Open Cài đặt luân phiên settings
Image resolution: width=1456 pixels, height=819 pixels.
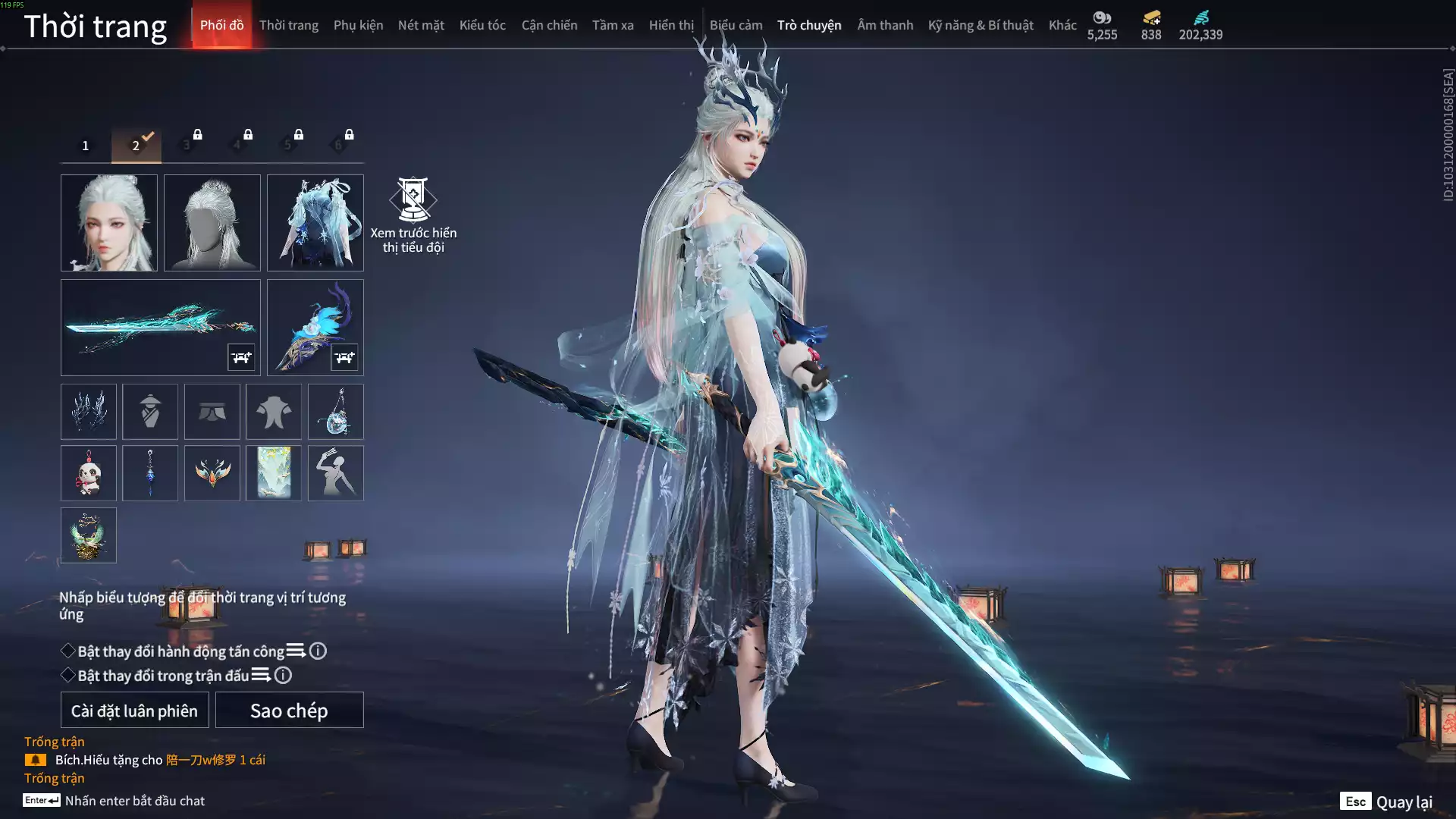coord(134,711)
